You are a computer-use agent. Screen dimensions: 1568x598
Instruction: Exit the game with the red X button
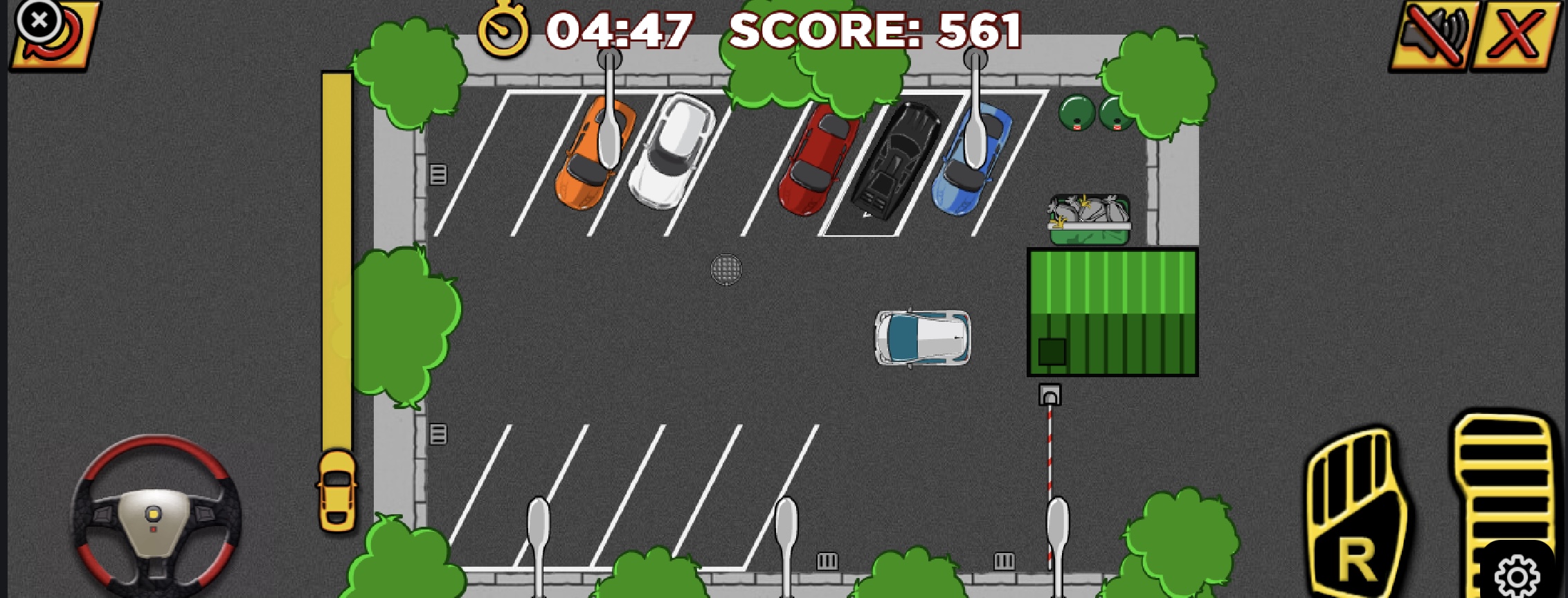click(1517, 35)
